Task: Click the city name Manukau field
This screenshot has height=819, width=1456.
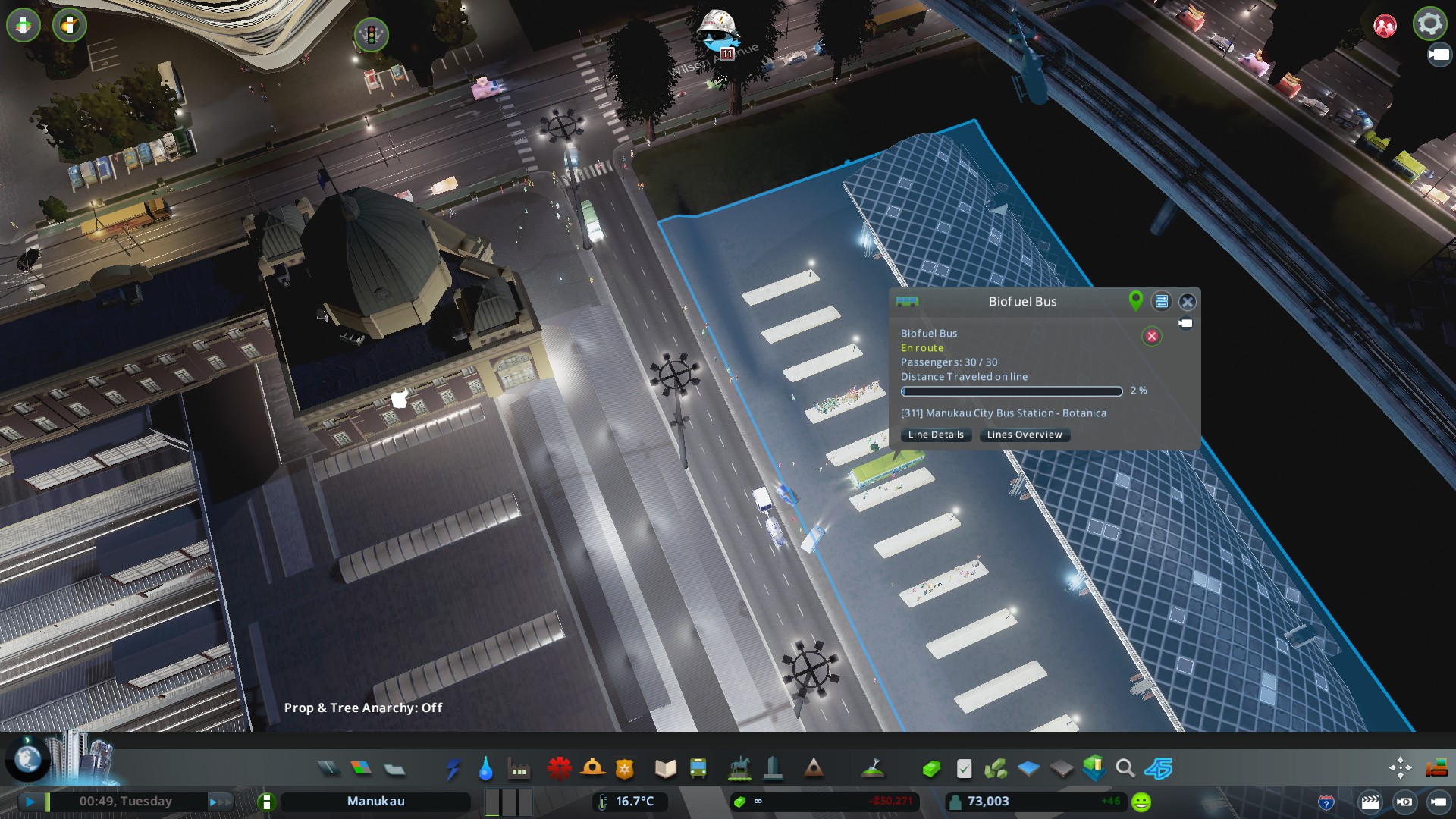Action: point(375,801)
